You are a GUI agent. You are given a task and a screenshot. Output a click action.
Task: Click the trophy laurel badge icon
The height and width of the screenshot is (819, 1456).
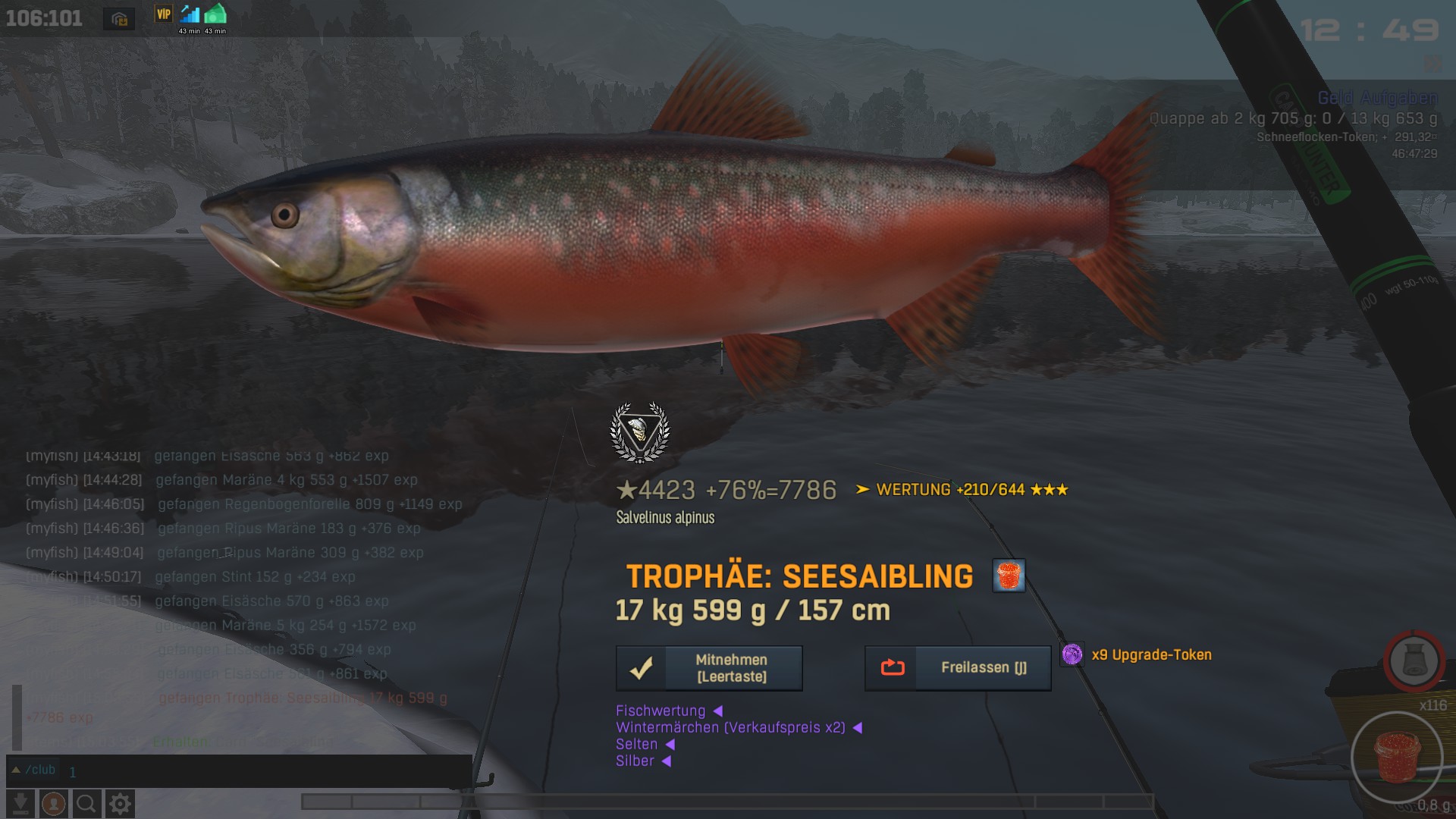coord(640,432)
